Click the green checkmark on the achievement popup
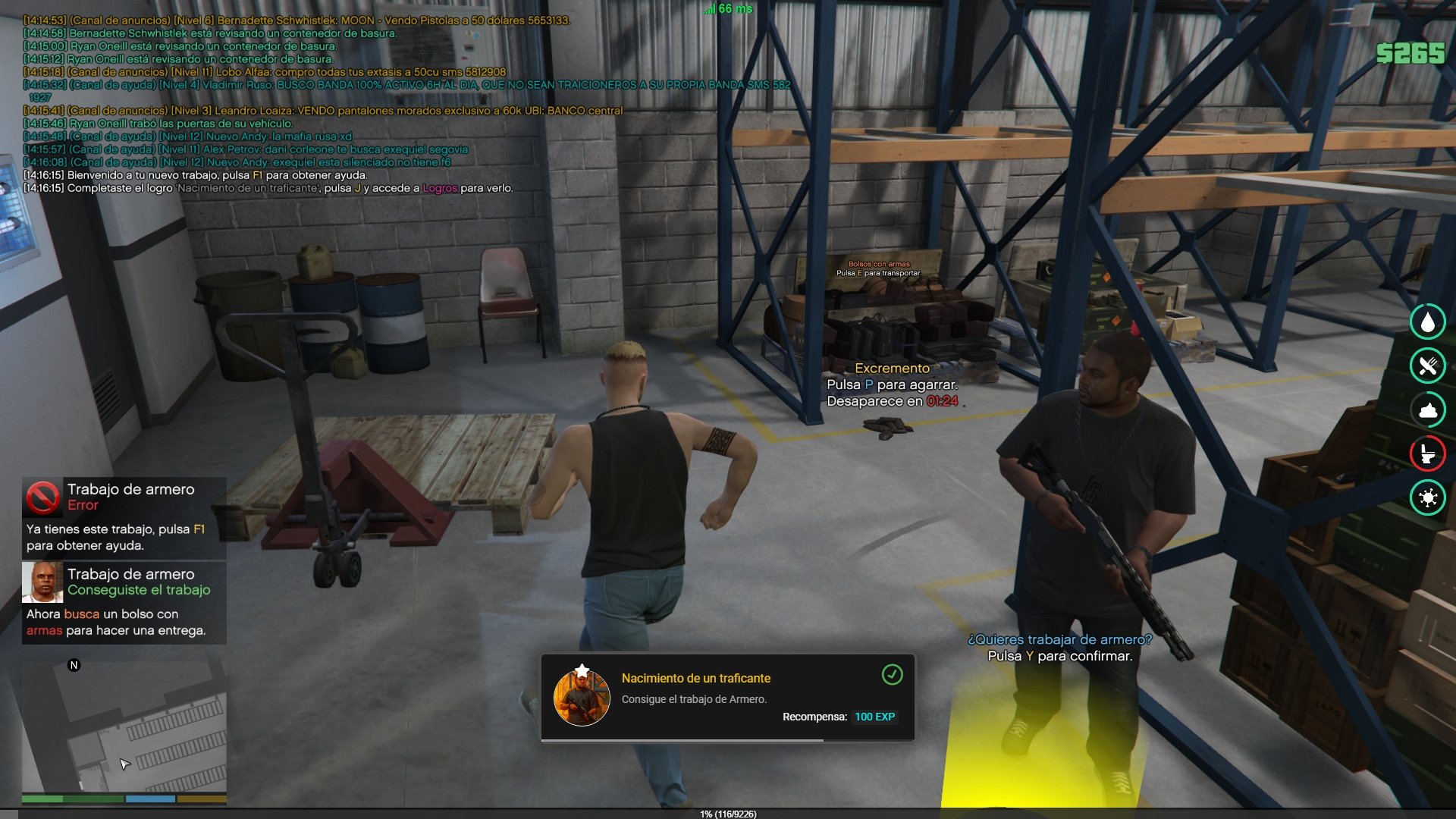1456x819 pixels. (x=892, y=674)
